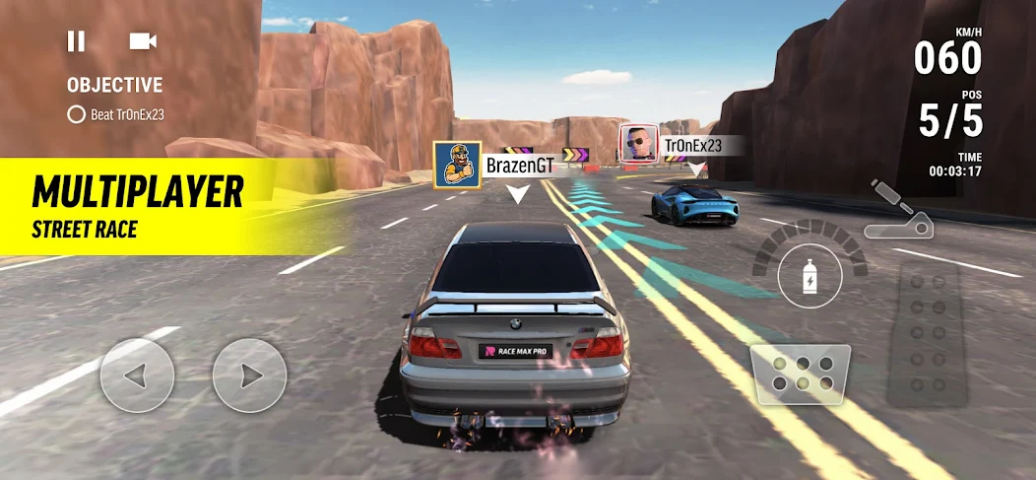Pause the race
The image size is (1036, 480).
pos(76,41)
